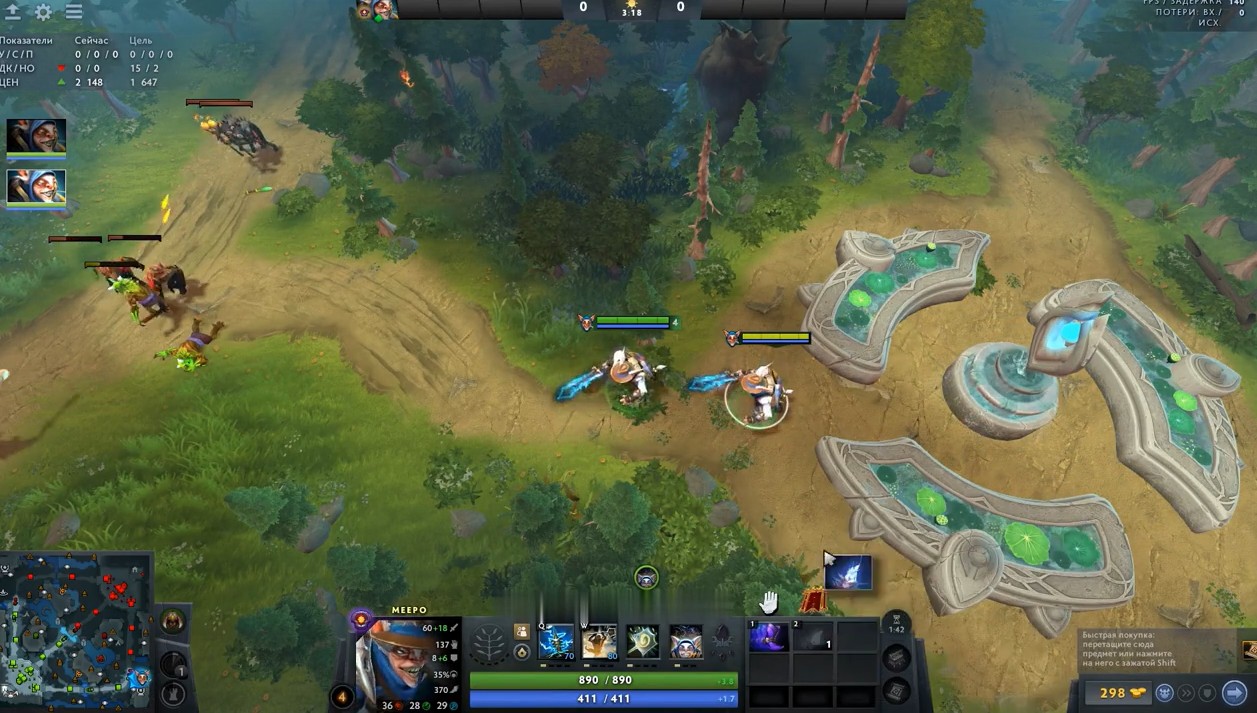Open the hamburger menu next to the gear
Image resolution: width=1257 pixels, height=713 pixels.
[74, 13]
